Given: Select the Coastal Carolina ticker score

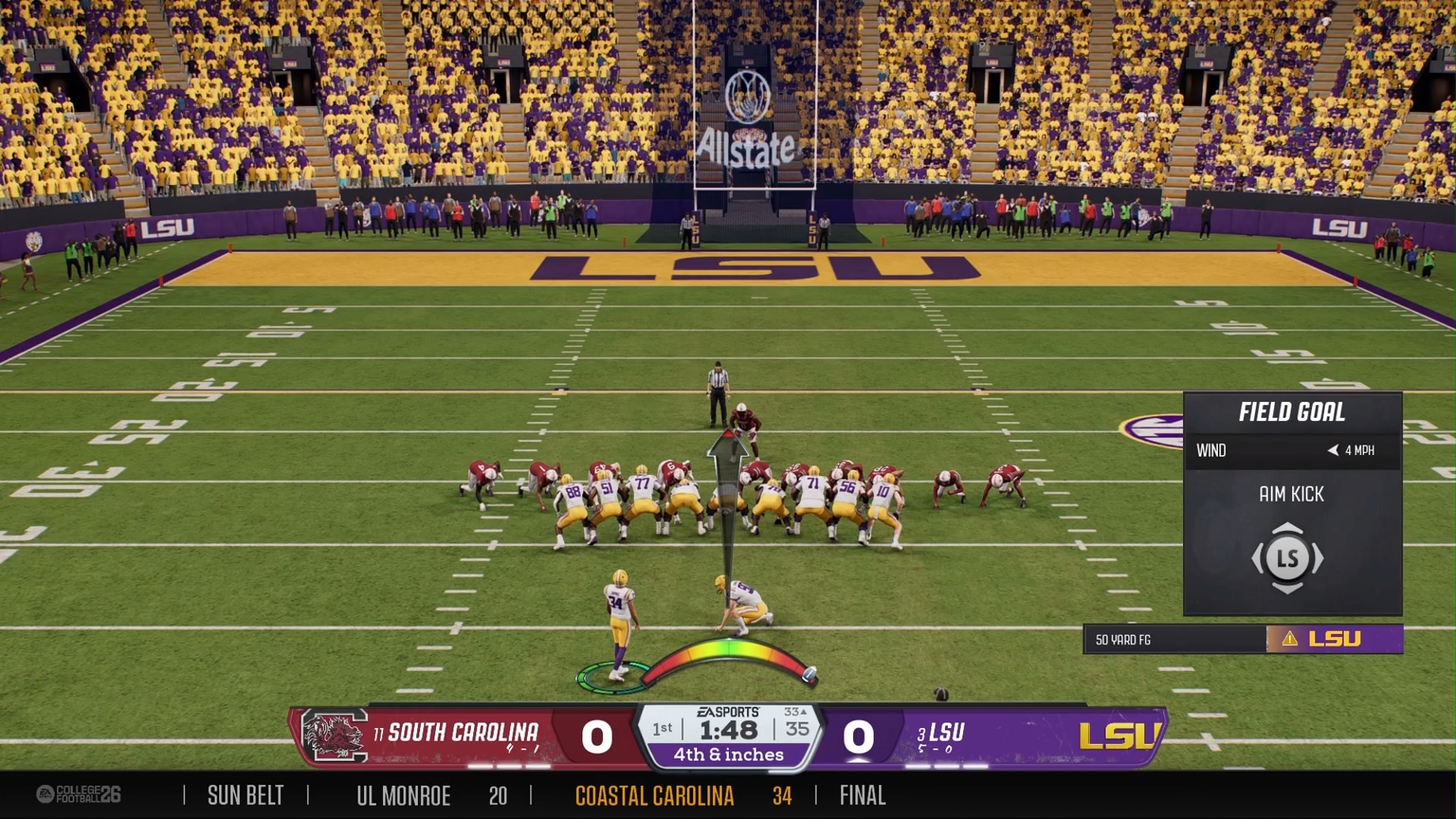Looking at the screenshot, I should 782,795.
